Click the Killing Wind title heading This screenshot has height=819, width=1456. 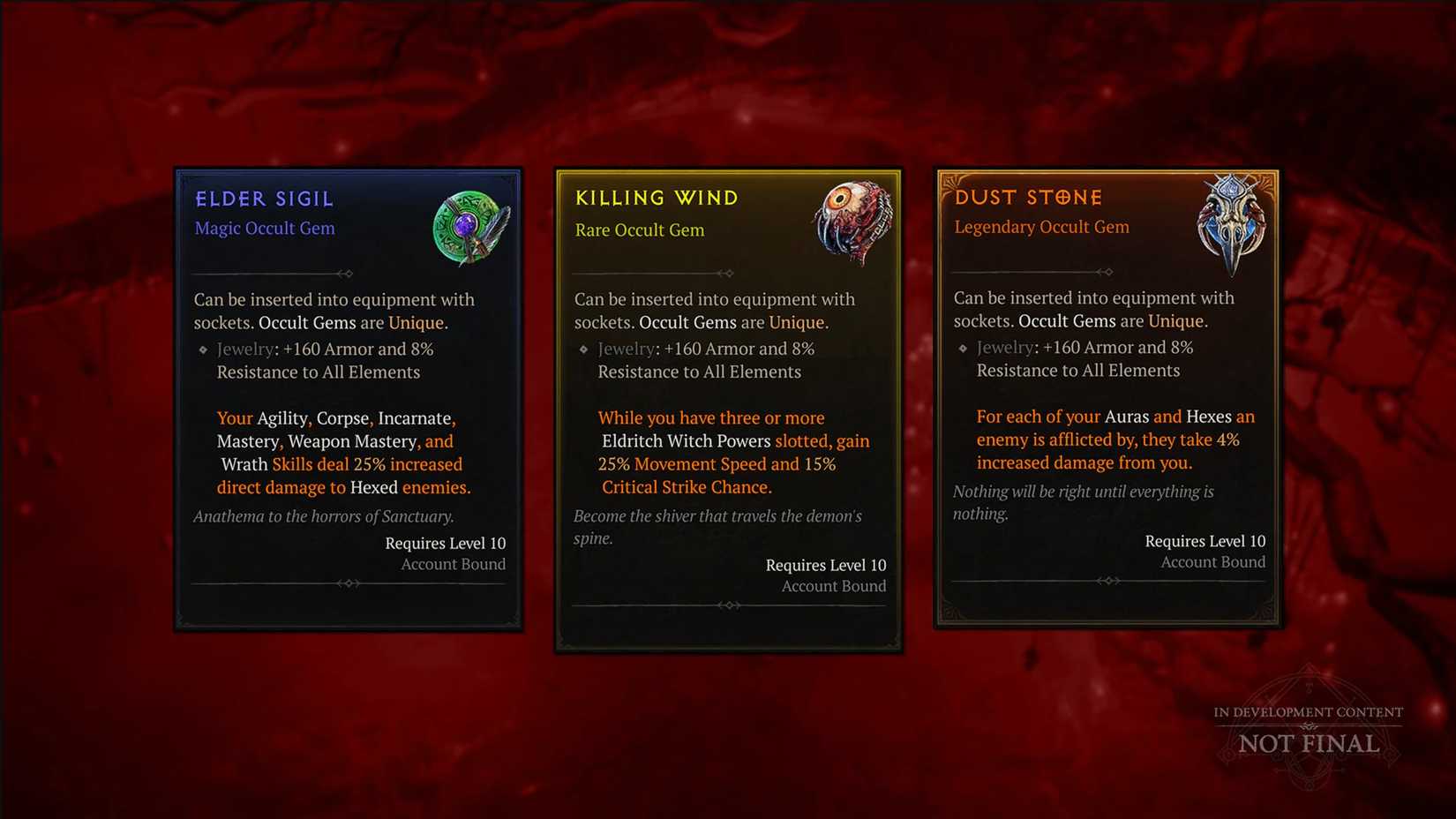(657, 198)
